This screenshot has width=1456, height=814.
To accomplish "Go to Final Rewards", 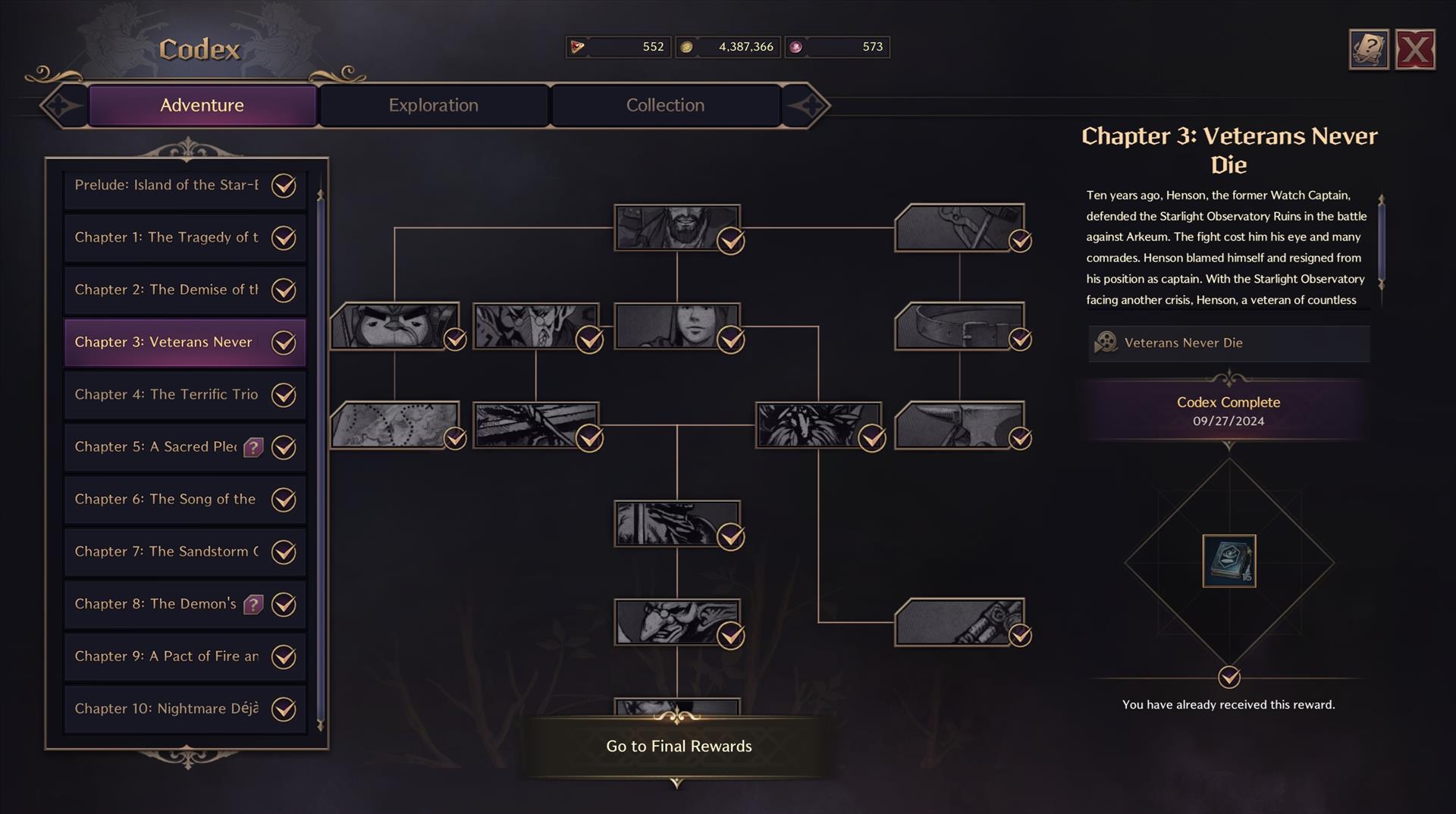I will point(679,747).
